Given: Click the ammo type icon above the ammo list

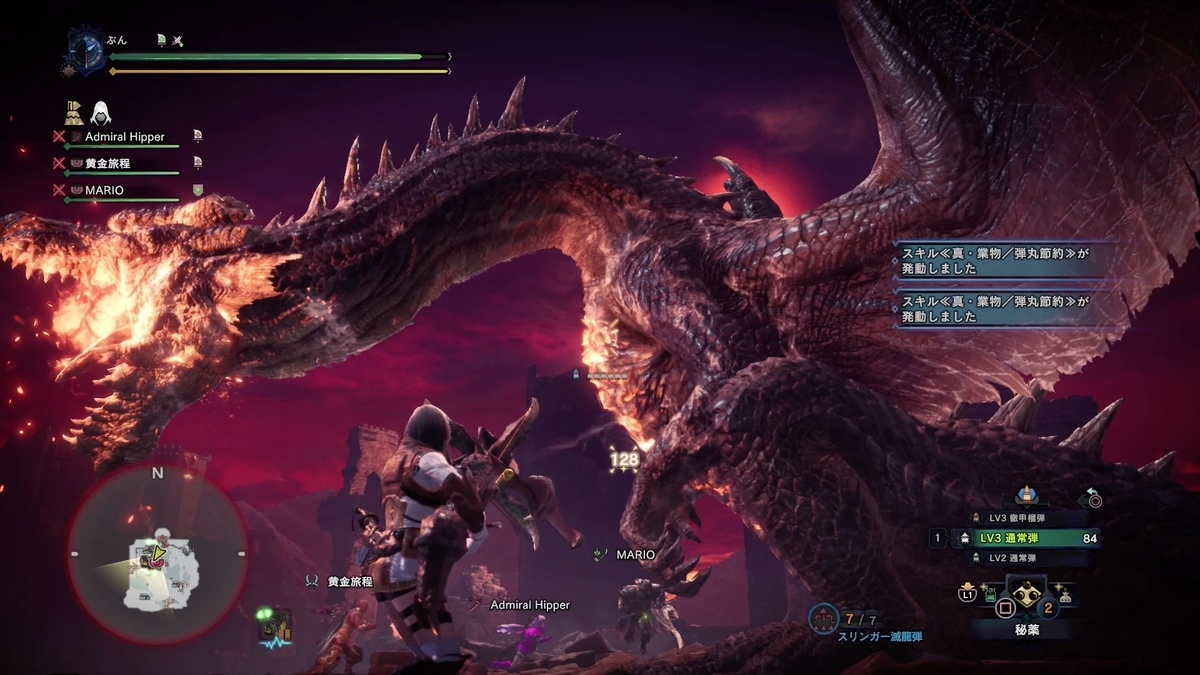Looking at the screenshot, I should (1024, 494).
